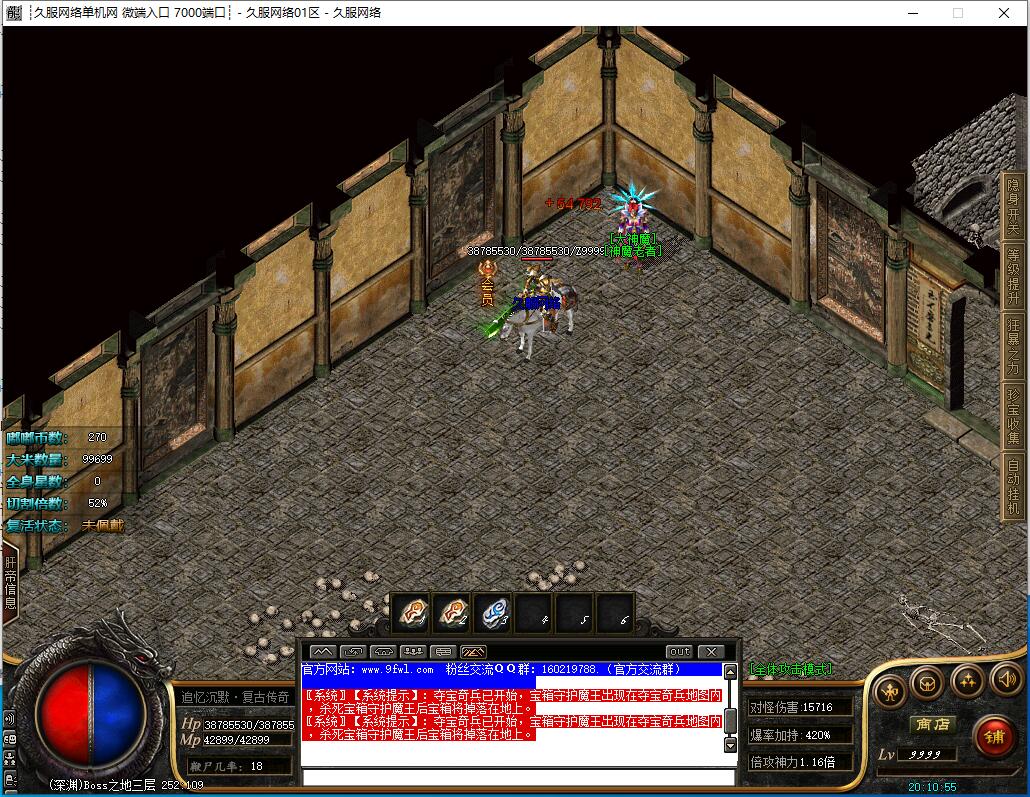Switch the 全体攻击模式 attack mode
Image resolution: width=1030 pixels, height=797 pixels.
pos(791,669)
